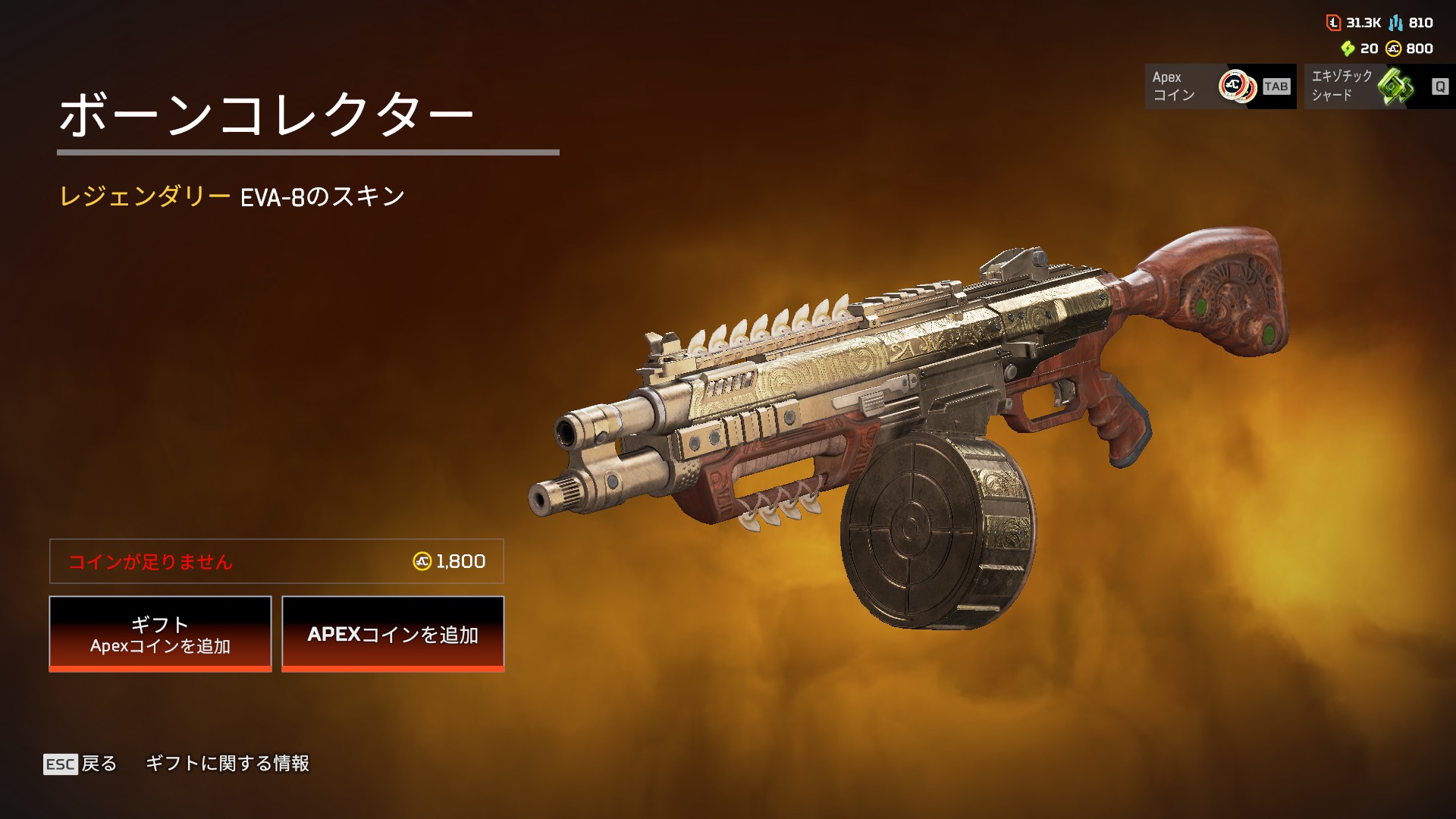The image size is (1456, 819).
Task: Switch to the エキゾチック シャード tab
Action: (1379, 86)
